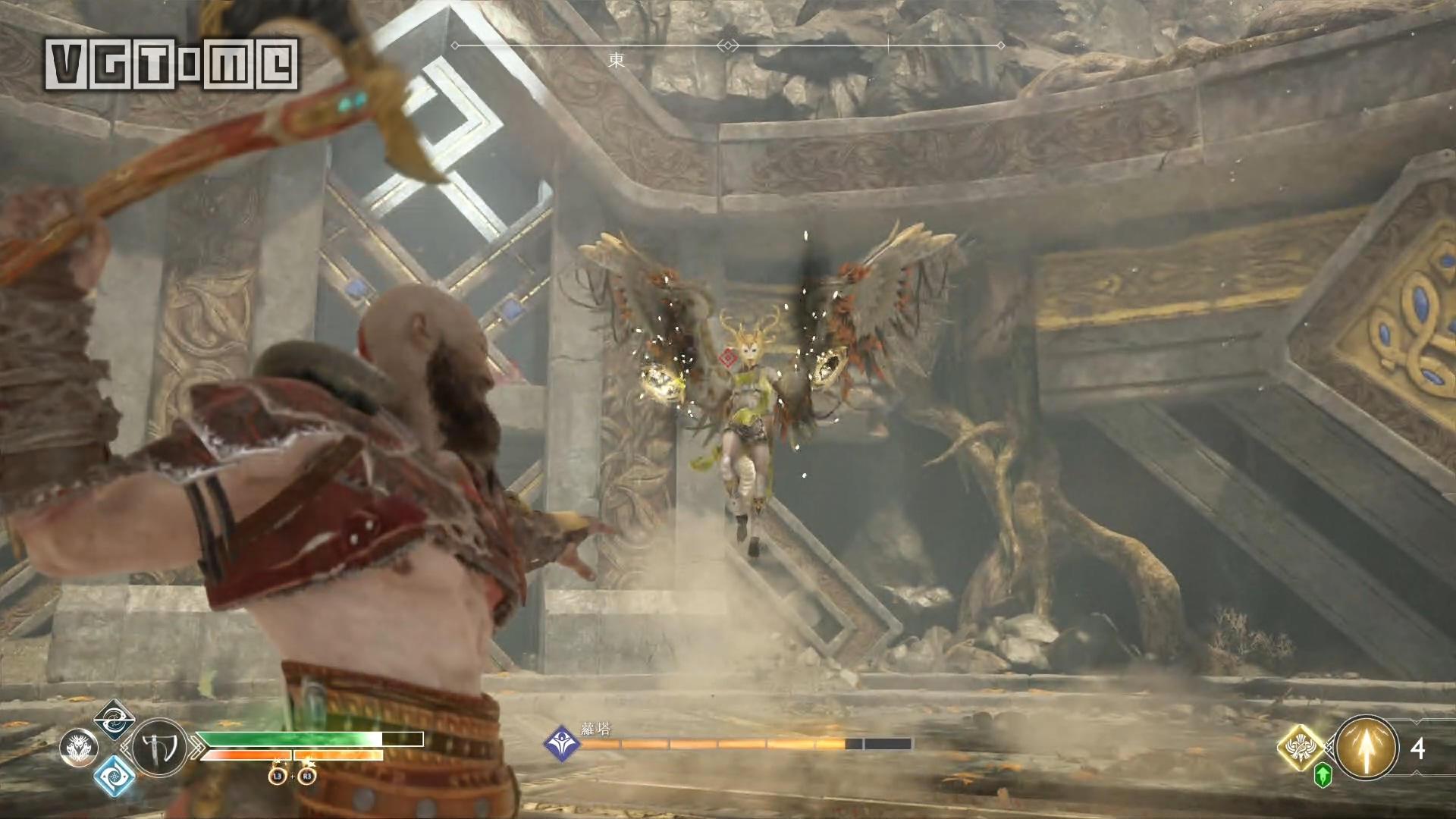This screenshot has width=1456, height=819.
Task: Click the green hexagon up-arrow buff icon
Action: coord(1323,774)
